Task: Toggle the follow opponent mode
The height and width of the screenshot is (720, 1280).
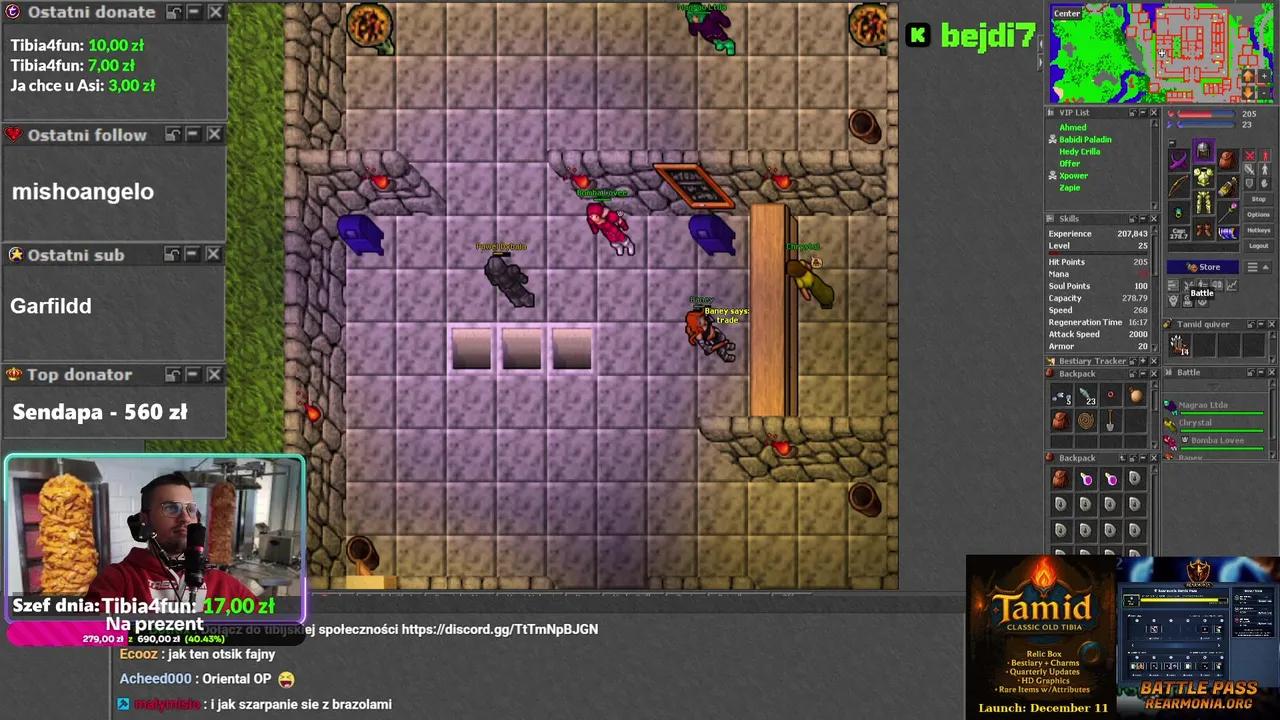Action: (1264, 168)
